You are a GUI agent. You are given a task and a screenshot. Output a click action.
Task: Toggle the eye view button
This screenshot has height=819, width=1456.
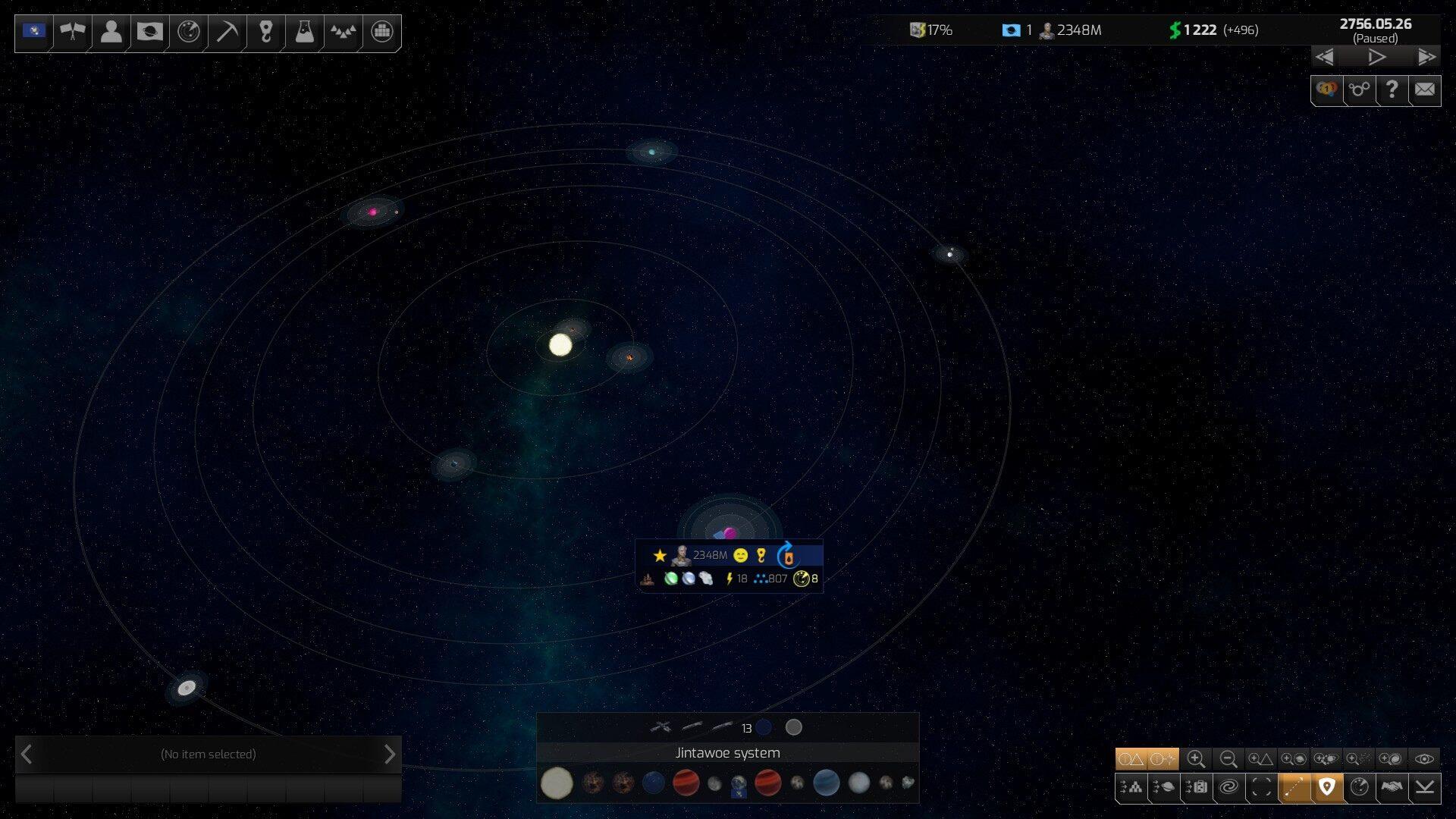coord(1424,758)
